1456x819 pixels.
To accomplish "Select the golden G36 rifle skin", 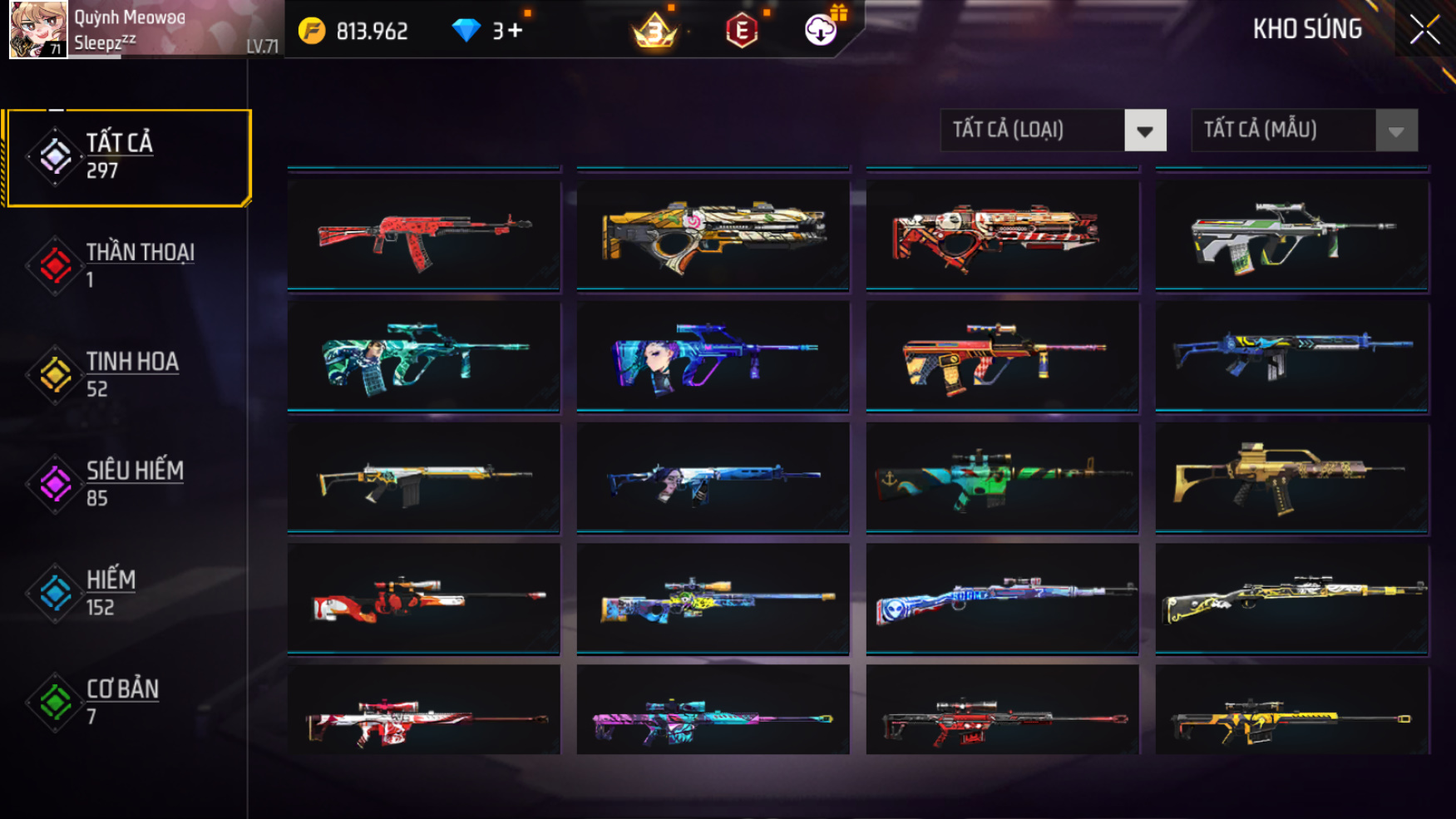I will [x=1292, y=478].
